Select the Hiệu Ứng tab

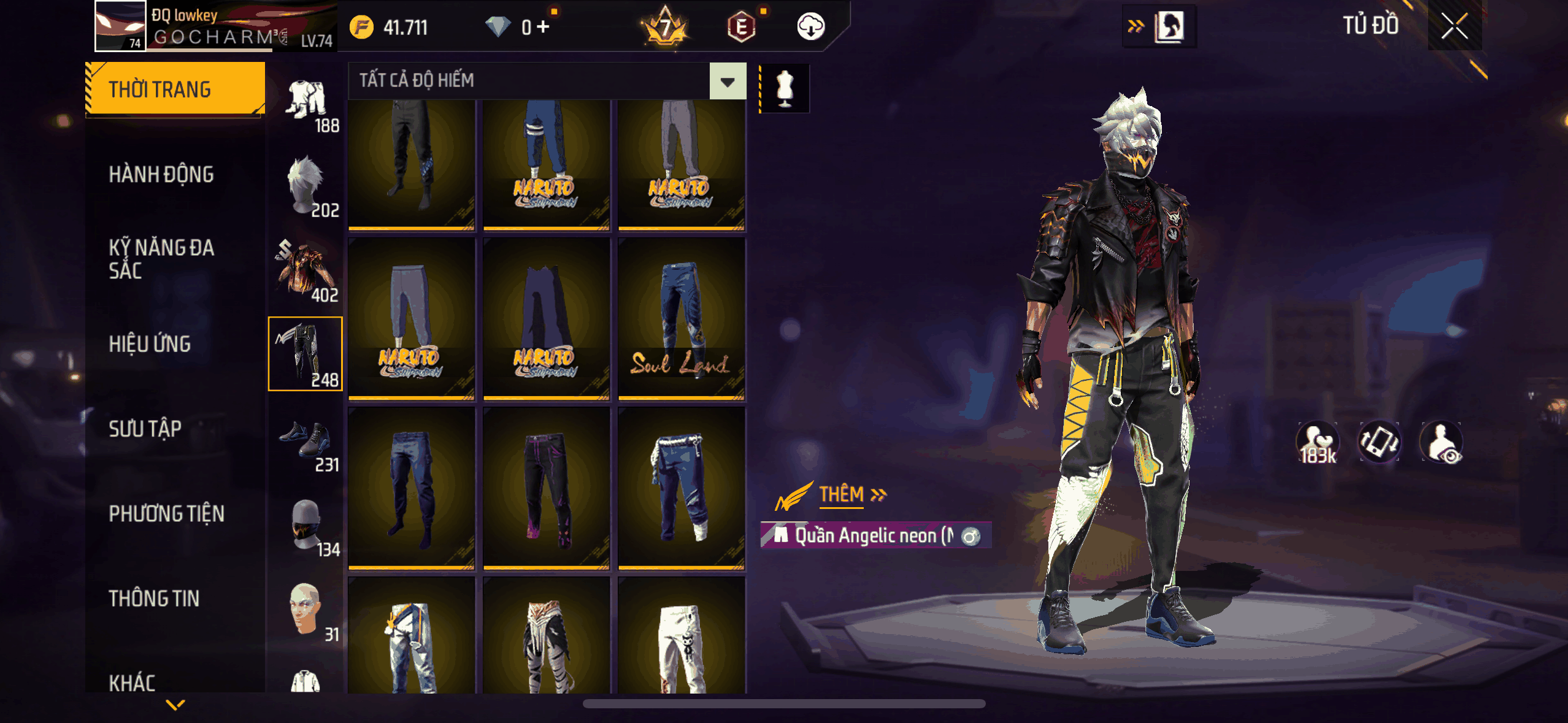[150, 344]
